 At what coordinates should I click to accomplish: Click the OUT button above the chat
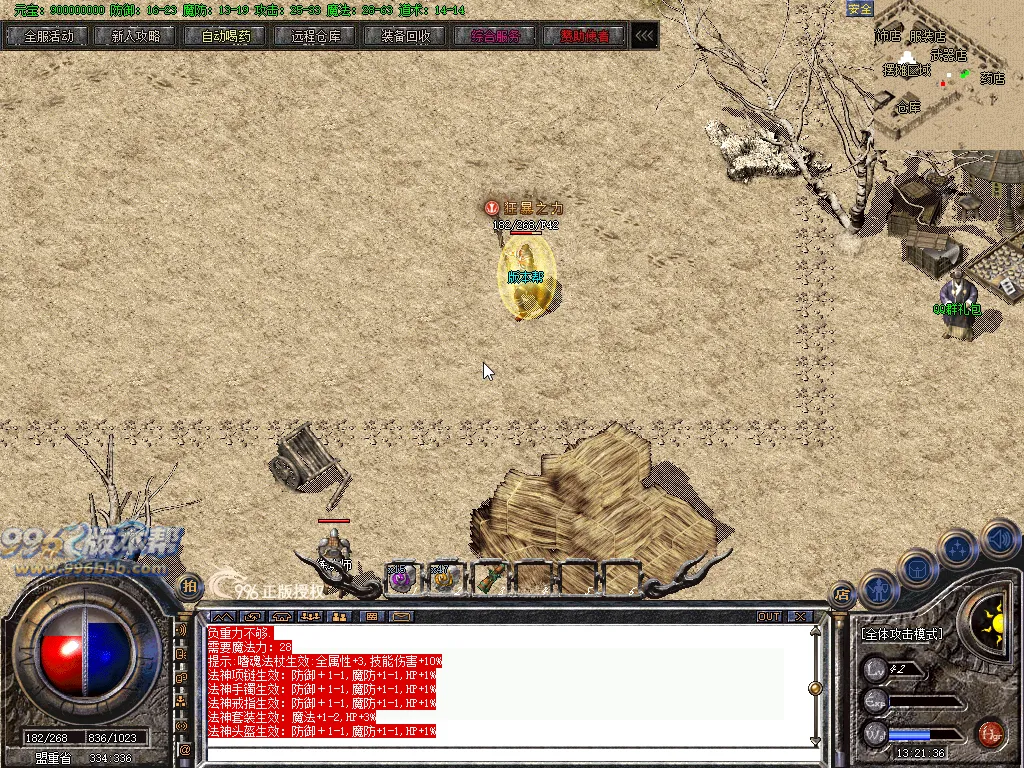(769, 617)
